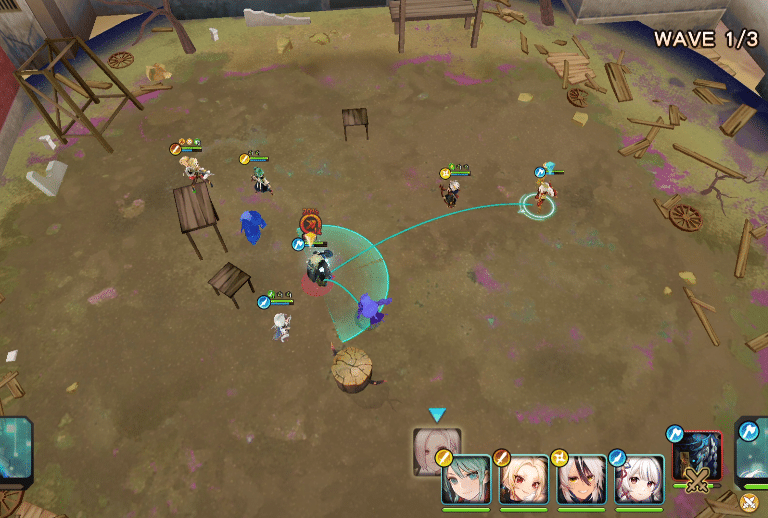Open the teal panel at the left edge
This screenshot has width=768, height=518.
[14, 450]
